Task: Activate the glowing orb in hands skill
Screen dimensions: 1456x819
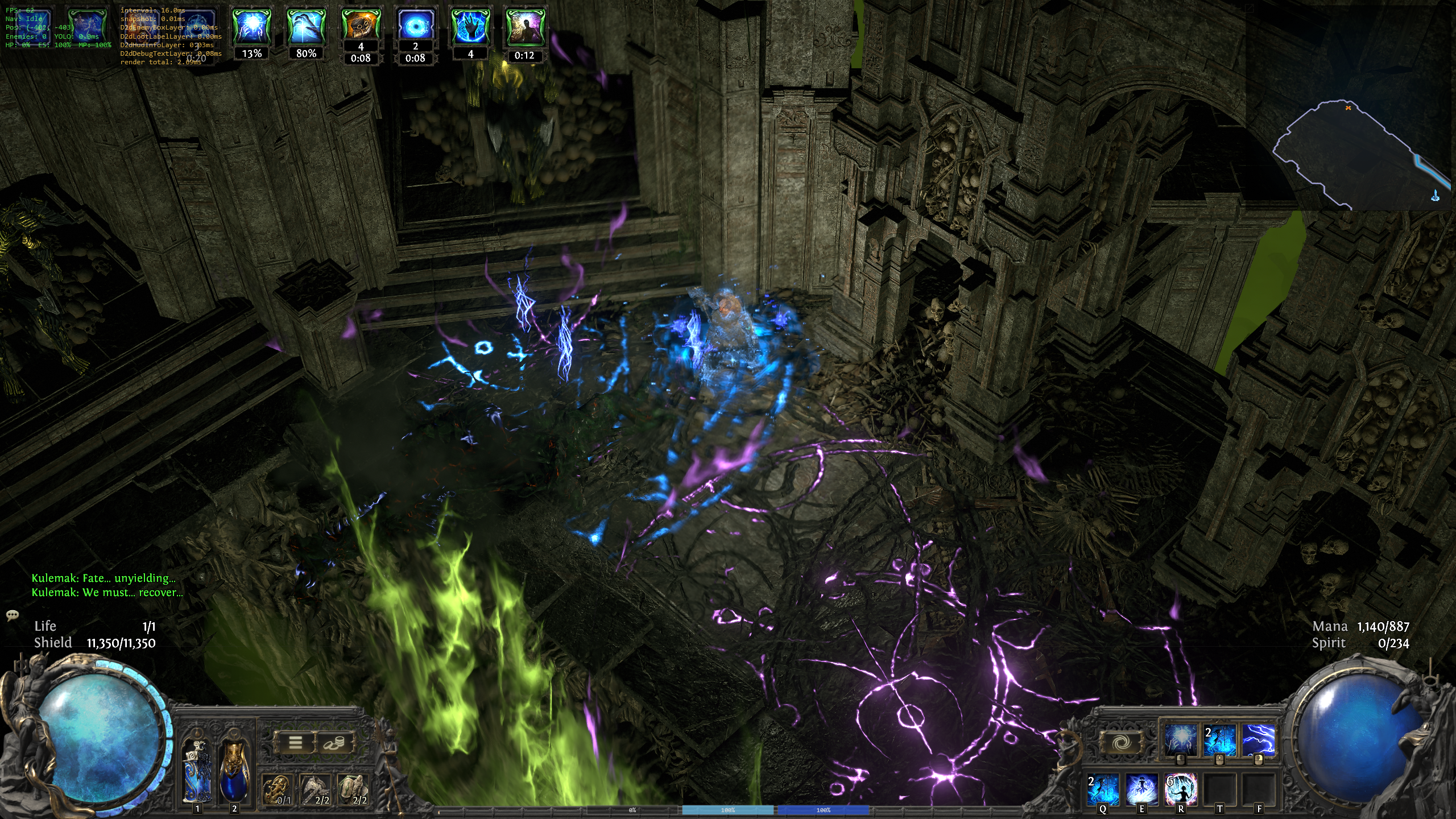Action: click(x=1180, y=739)
